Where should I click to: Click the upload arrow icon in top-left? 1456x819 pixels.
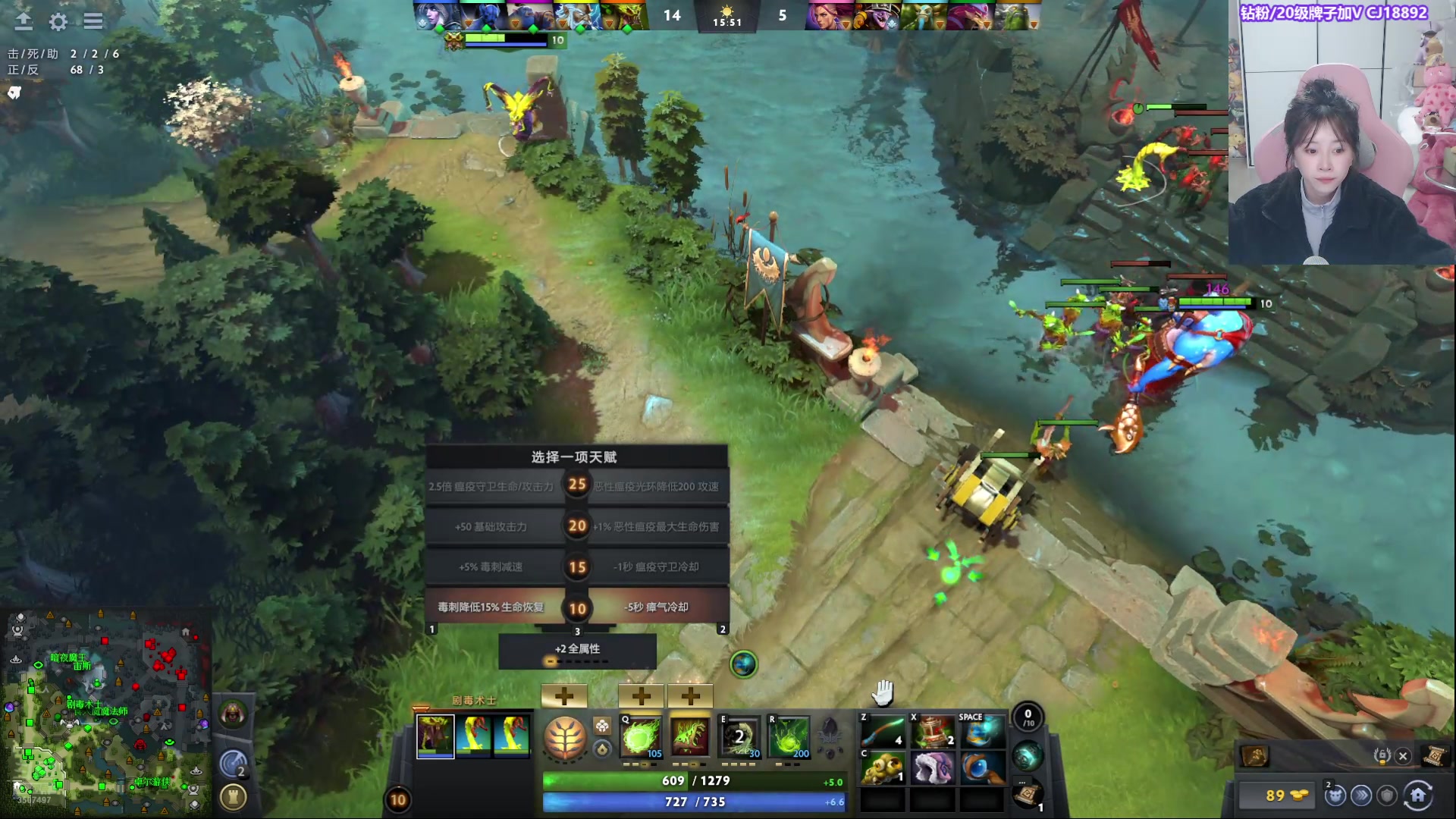(x=24, y=21)
